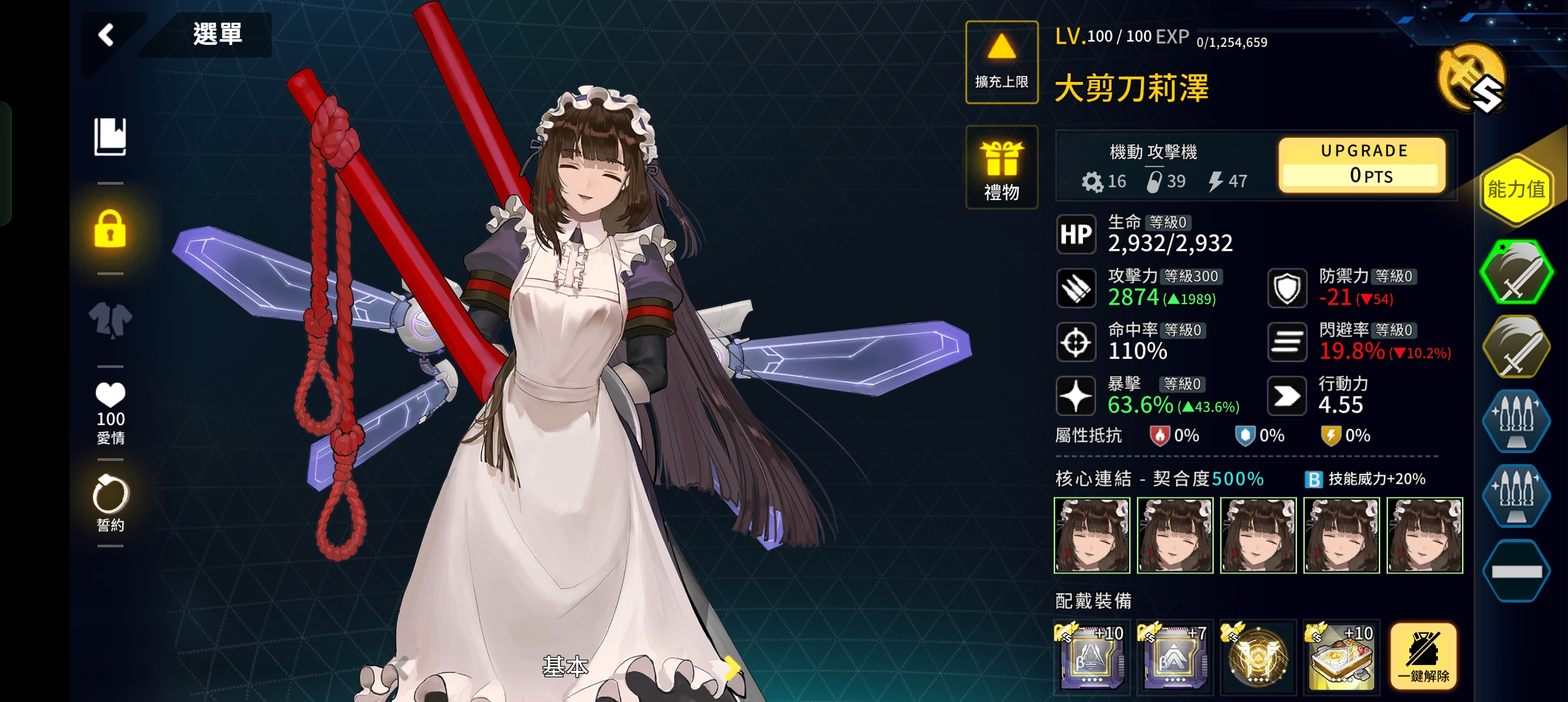Click the S rank badge
This screenshot has height=702, width=1568.
pos(1471,79)
